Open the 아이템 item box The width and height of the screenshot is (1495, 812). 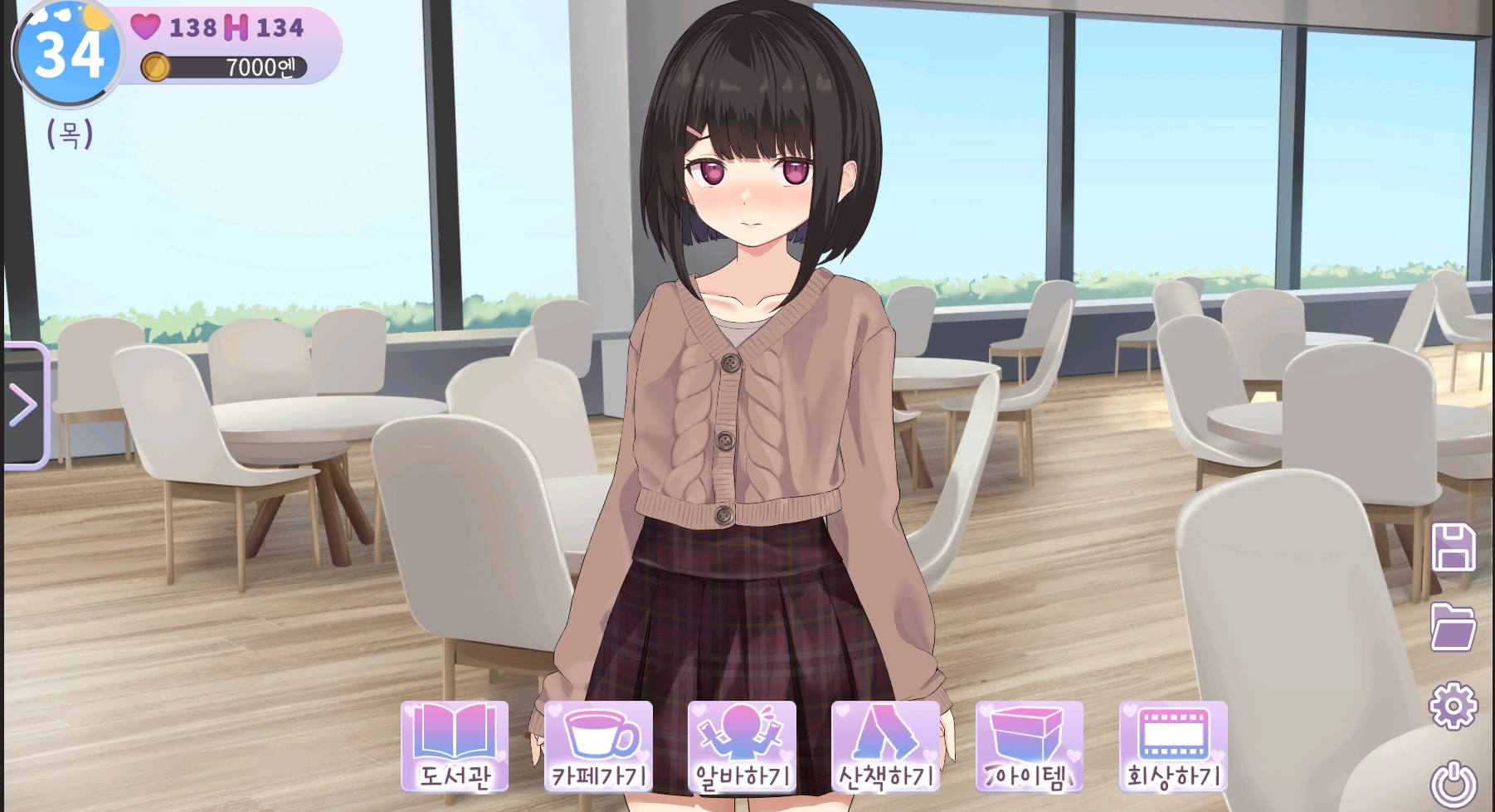(1029, 746)
